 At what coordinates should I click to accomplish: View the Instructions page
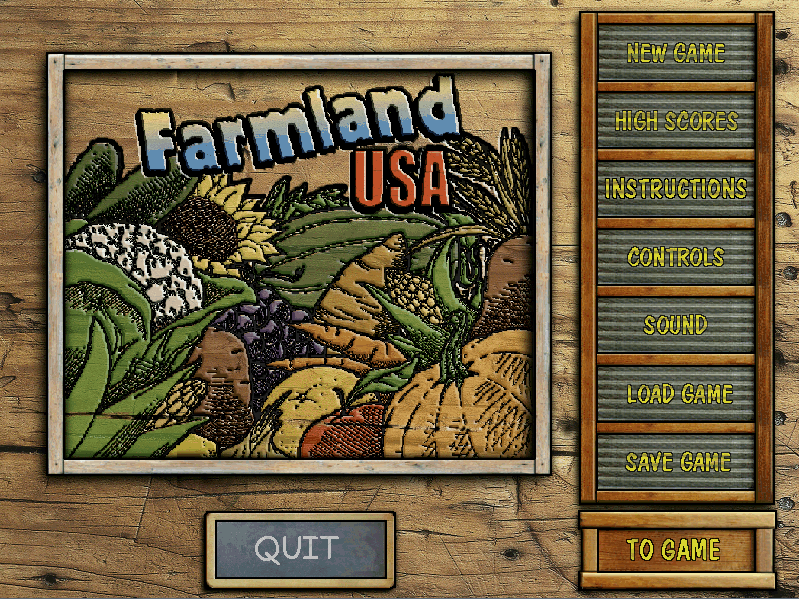pyautogui.click(x=676, y=189)
